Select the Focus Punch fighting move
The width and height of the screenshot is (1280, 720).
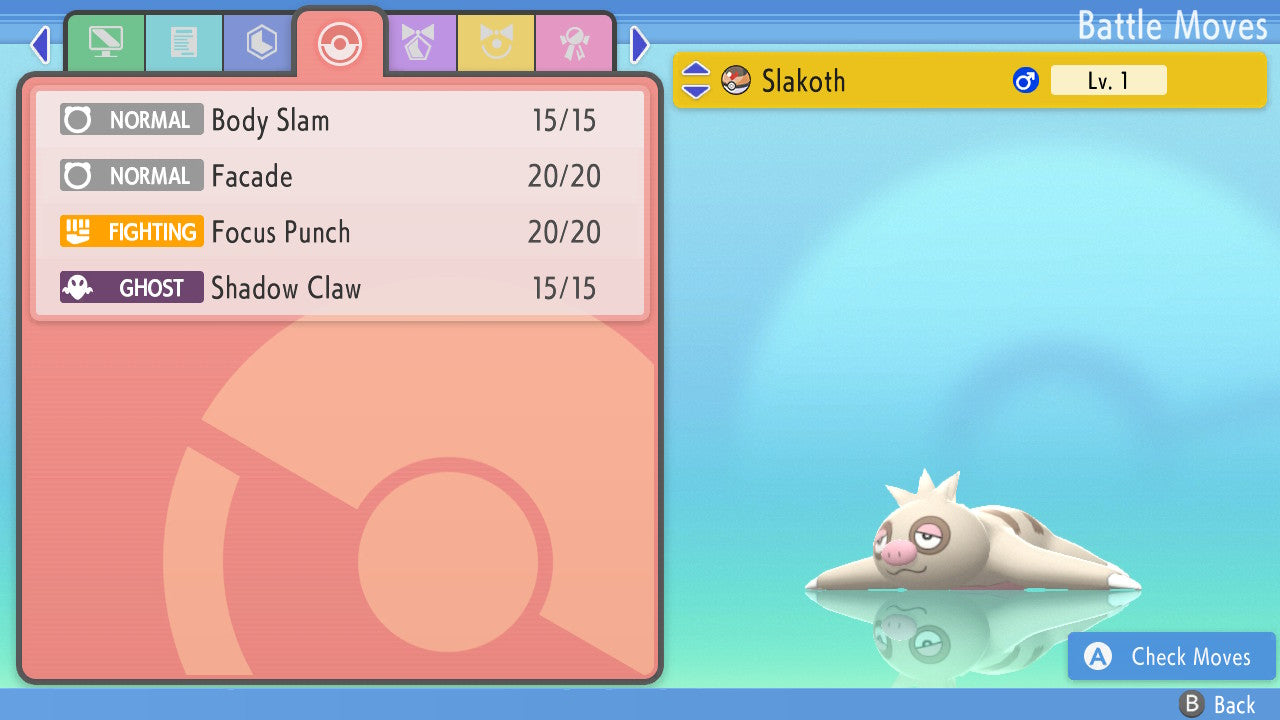click(340, 232)
